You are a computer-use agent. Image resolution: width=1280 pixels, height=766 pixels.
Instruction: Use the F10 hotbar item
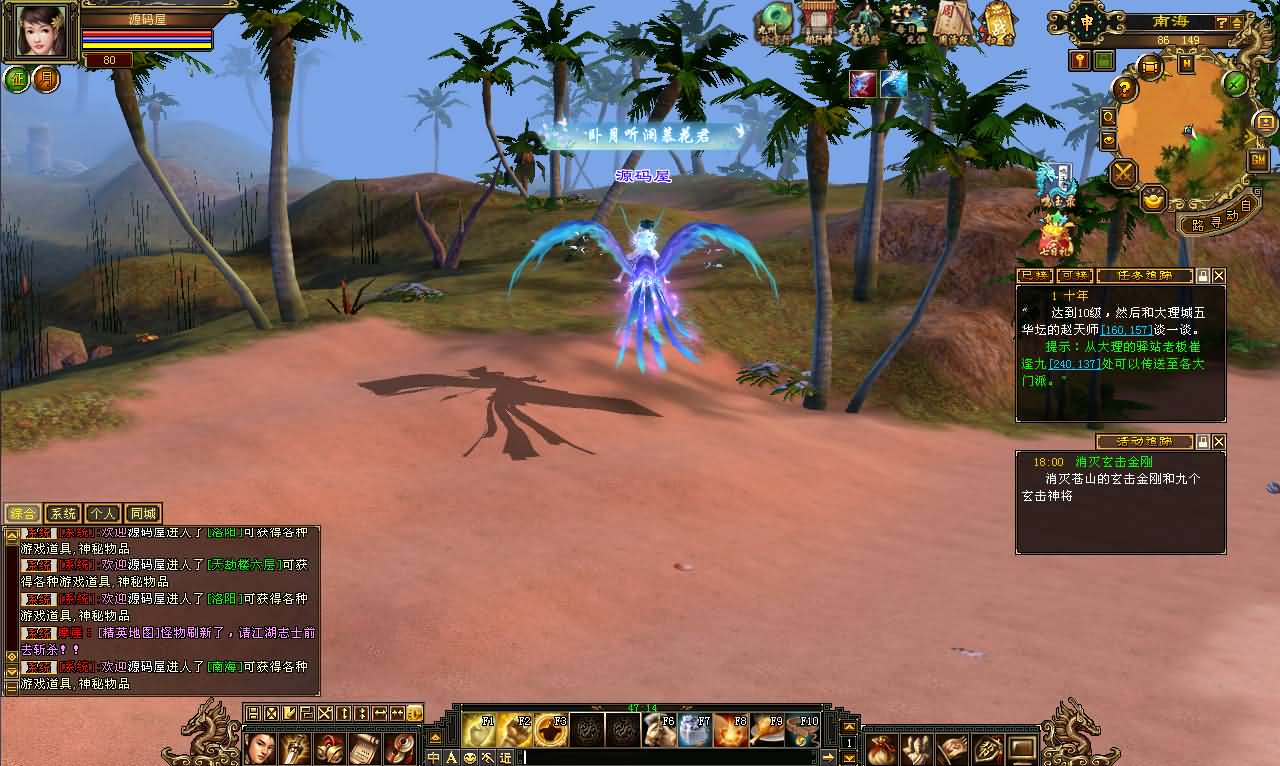point(802,729)
